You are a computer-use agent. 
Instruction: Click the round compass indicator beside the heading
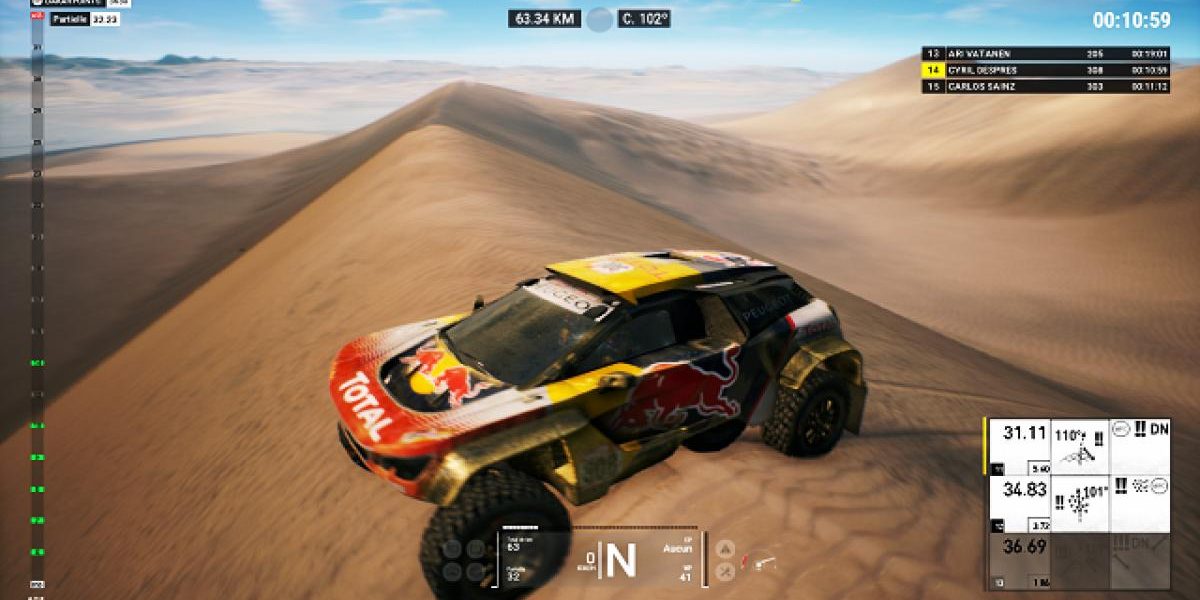599,19
